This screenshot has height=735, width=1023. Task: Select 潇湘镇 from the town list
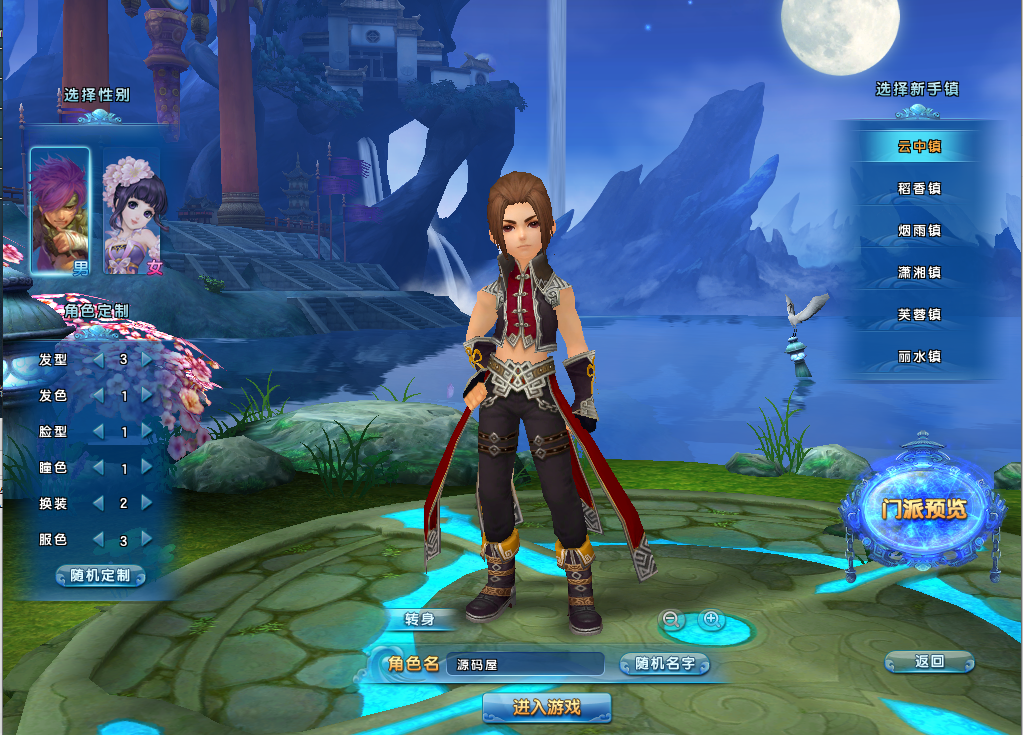click(919, 272)
